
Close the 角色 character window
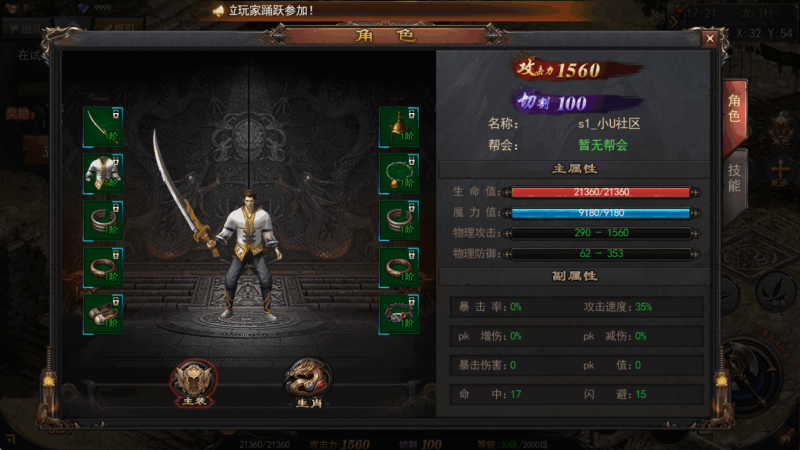point(709,38)
